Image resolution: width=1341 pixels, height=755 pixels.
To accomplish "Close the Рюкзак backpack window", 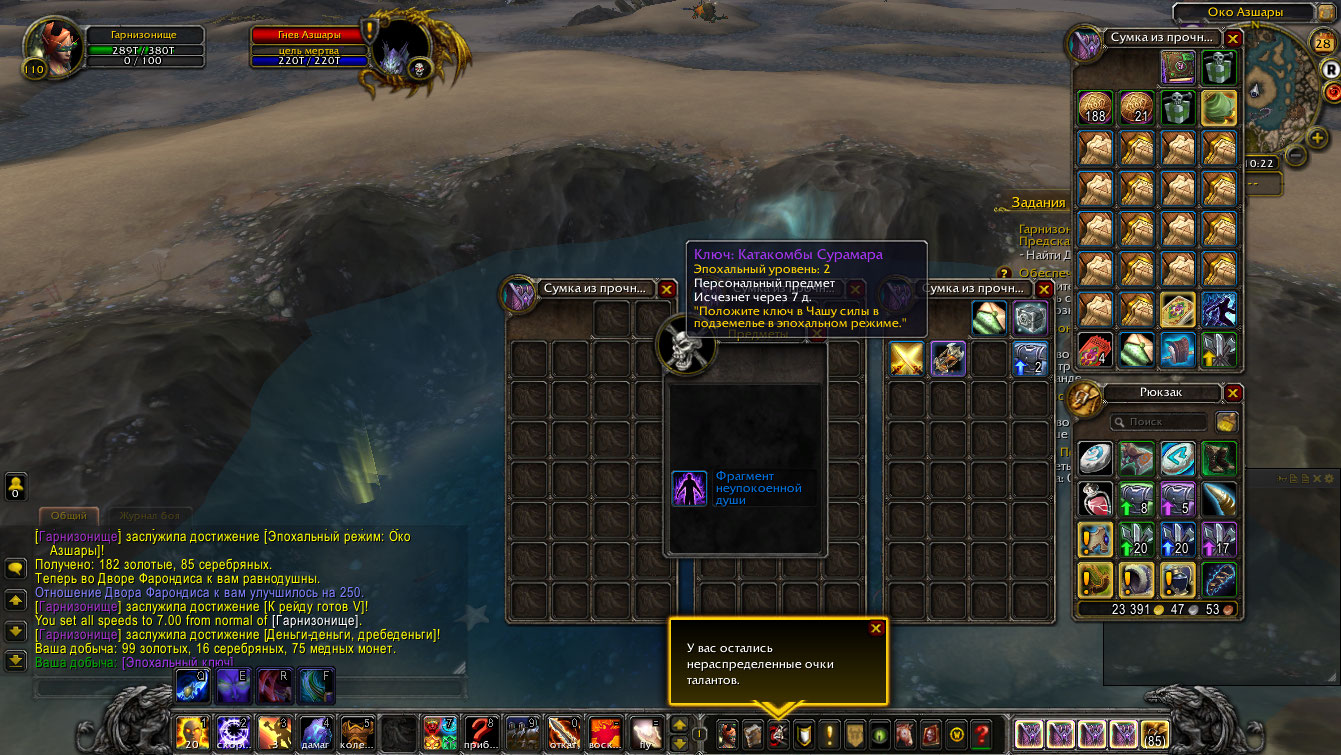I will coord(1233,393).
